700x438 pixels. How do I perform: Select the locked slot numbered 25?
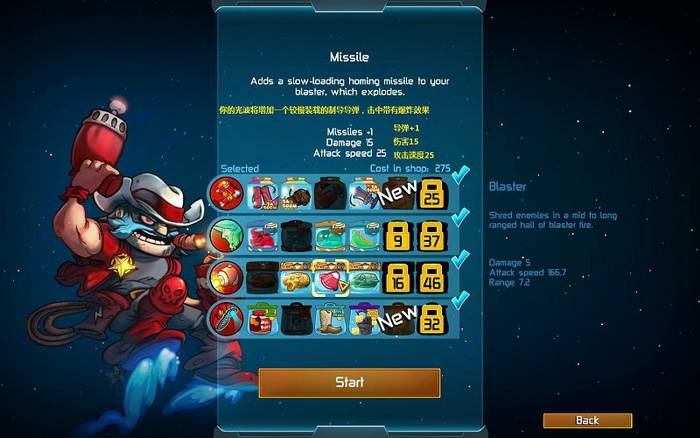click(x=432, y=193)
